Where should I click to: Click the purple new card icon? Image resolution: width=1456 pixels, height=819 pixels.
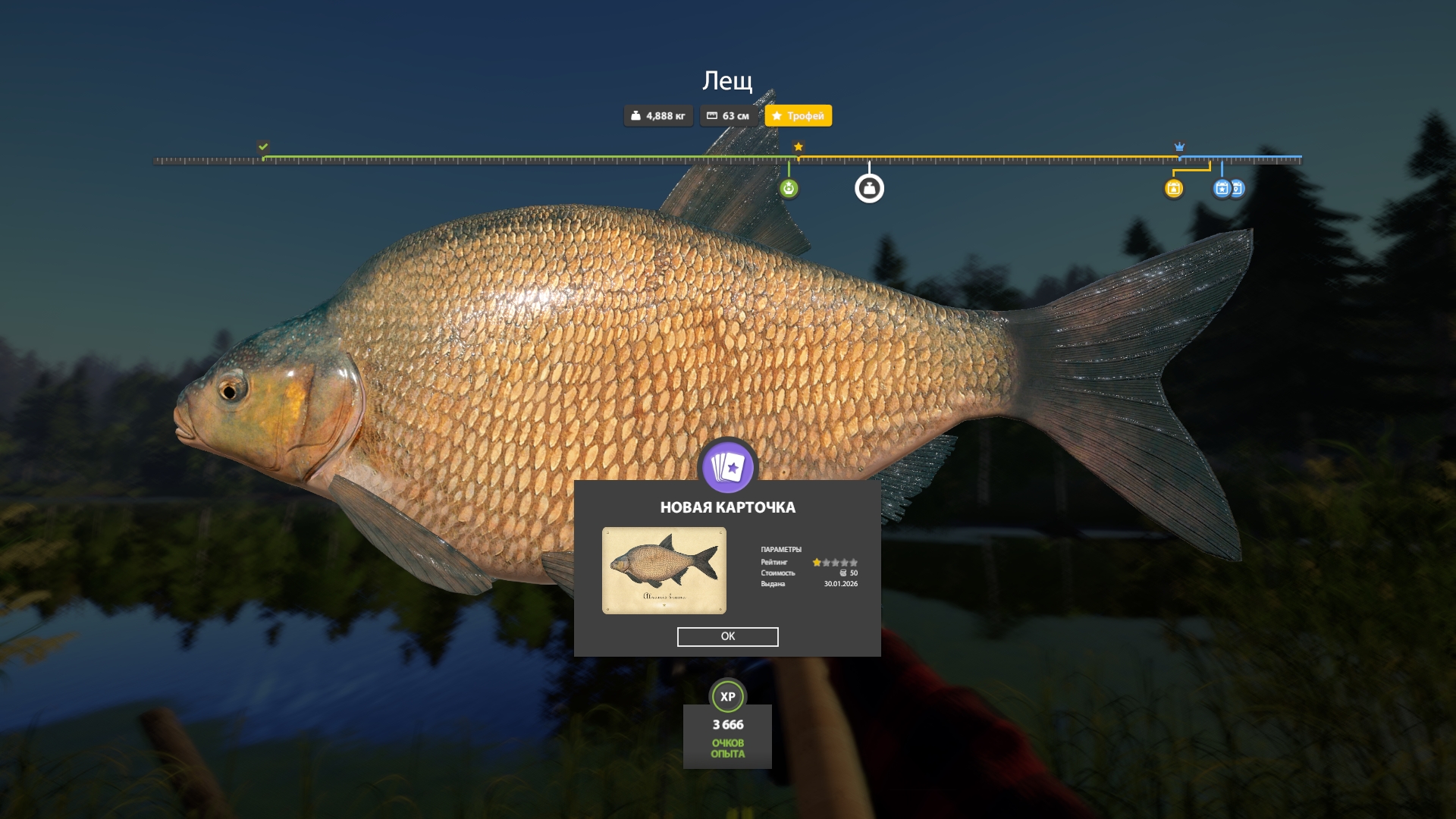coord(727,467)
